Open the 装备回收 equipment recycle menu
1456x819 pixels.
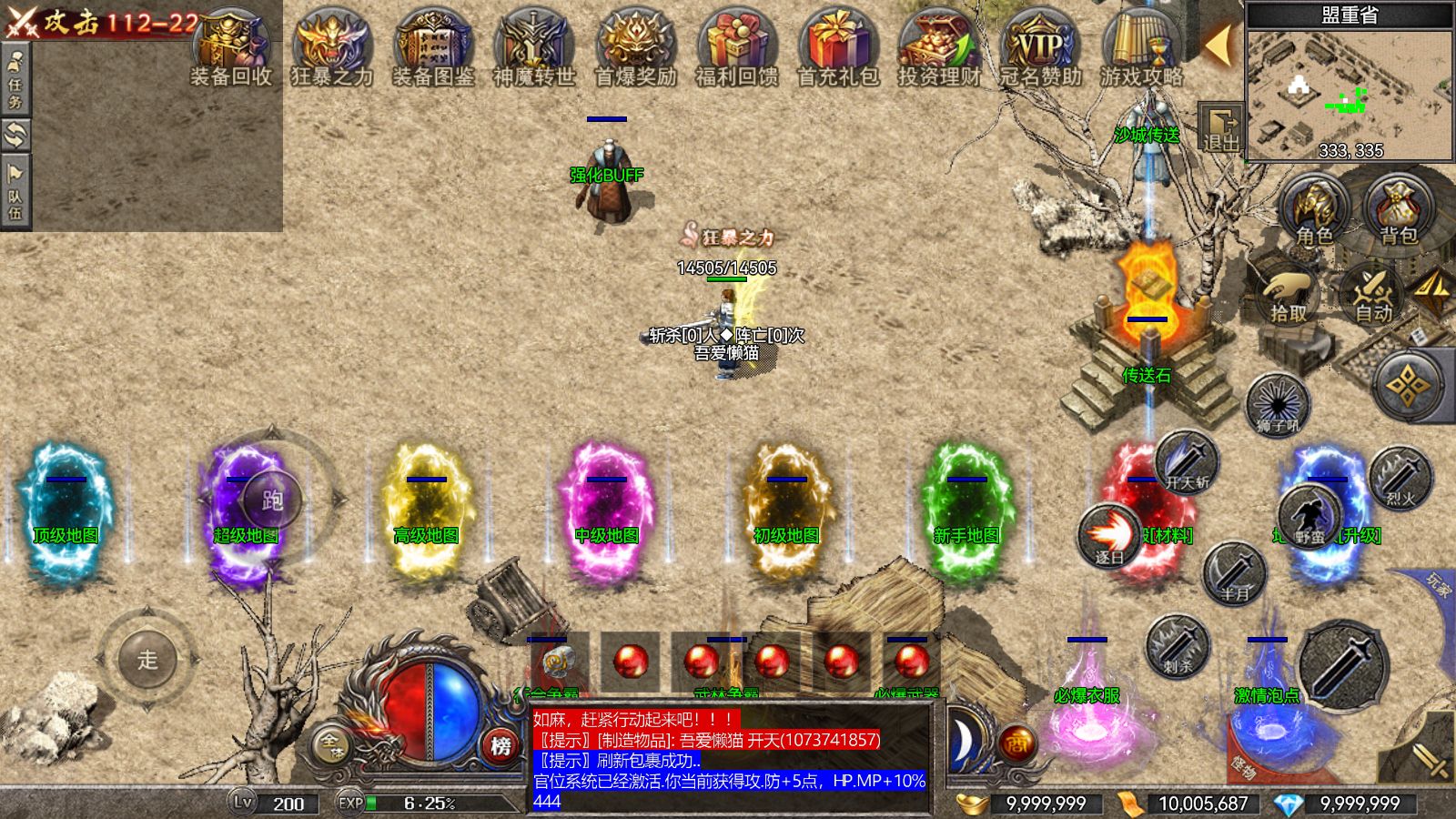click(231, 47)
